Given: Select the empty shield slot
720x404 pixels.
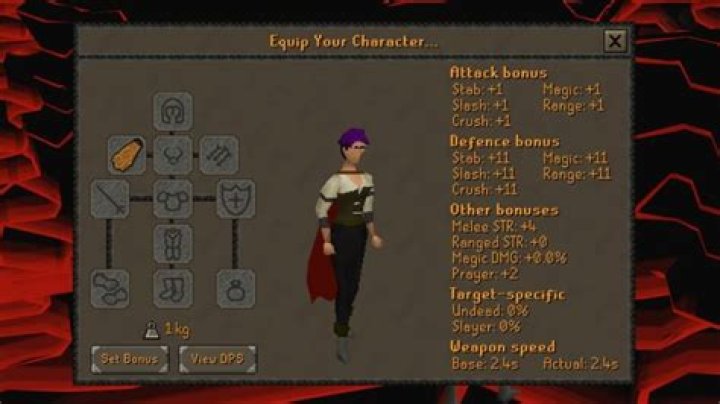Looking at the screenshot, I should point(235,199).
